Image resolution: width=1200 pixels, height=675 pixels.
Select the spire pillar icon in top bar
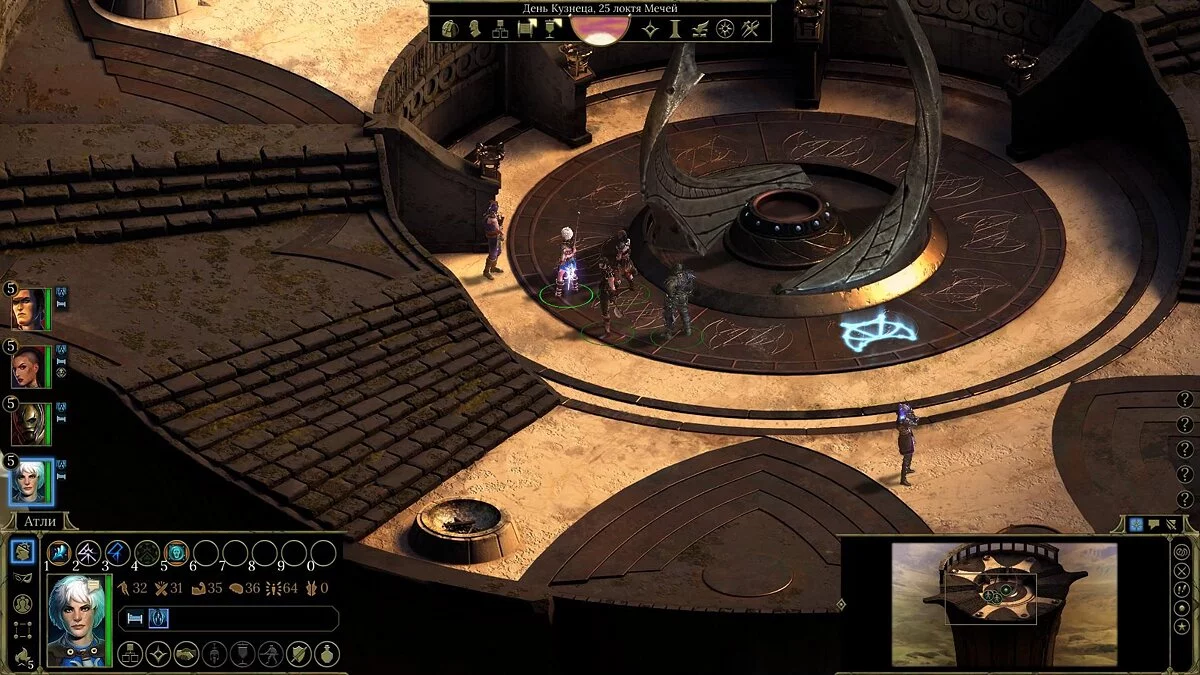pos(675,29)
